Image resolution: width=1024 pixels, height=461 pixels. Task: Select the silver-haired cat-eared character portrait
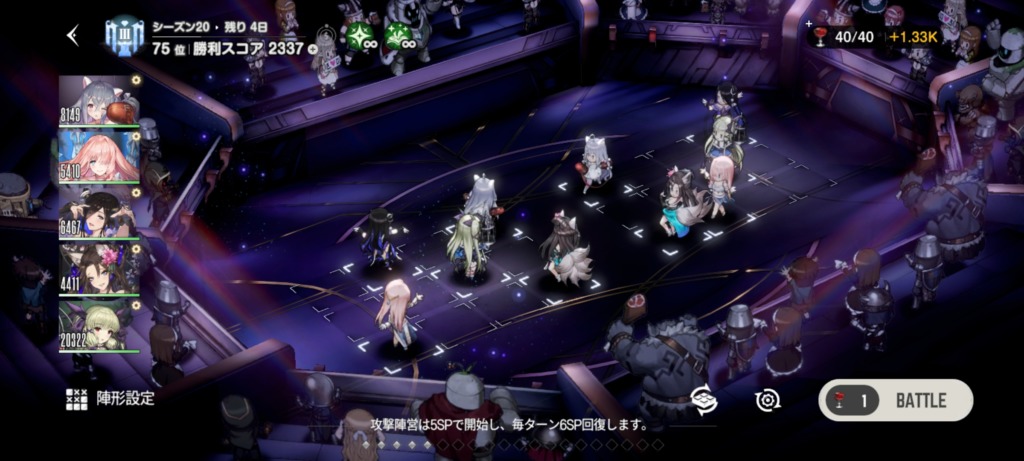coord(98,101)
